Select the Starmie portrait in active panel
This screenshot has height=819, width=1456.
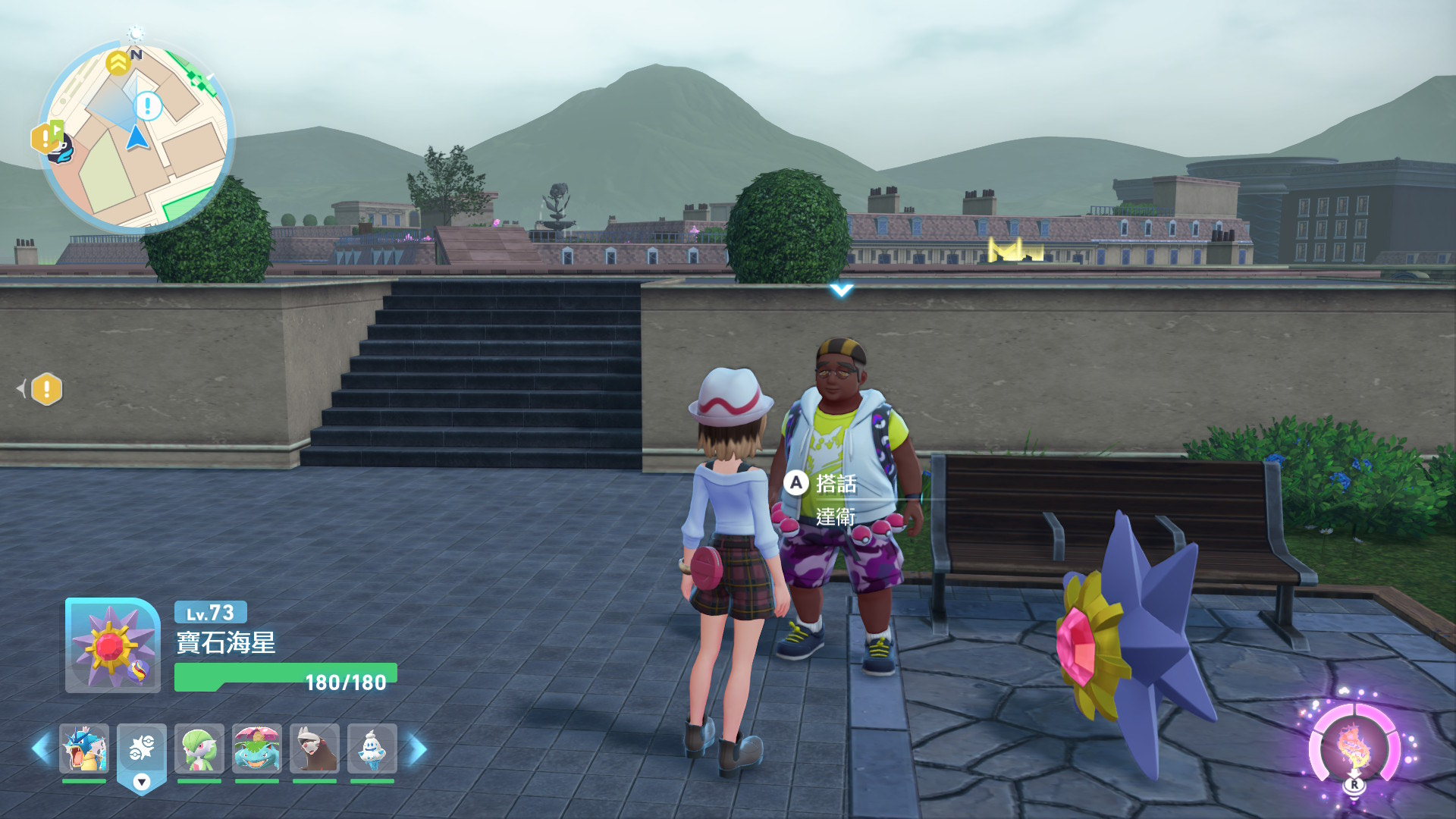pyautogui.click(x=112, y=646)
